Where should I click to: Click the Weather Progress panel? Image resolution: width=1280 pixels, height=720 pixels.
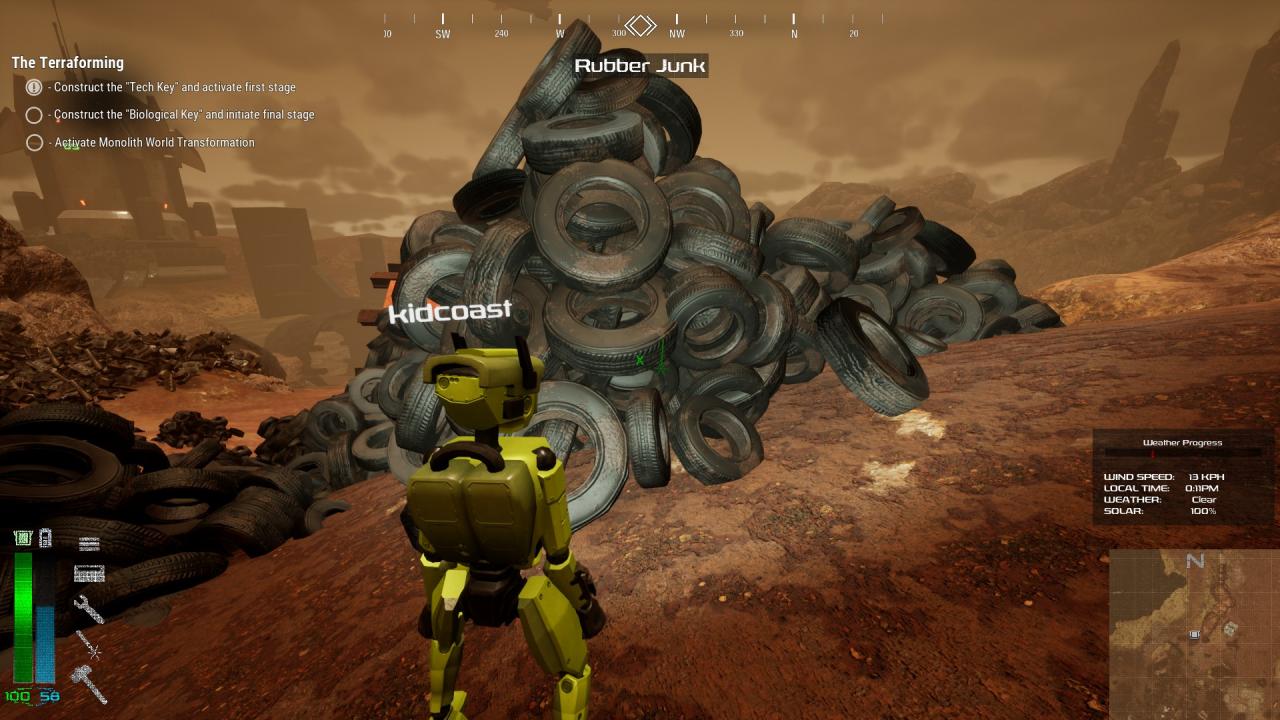pos(1183,477)
